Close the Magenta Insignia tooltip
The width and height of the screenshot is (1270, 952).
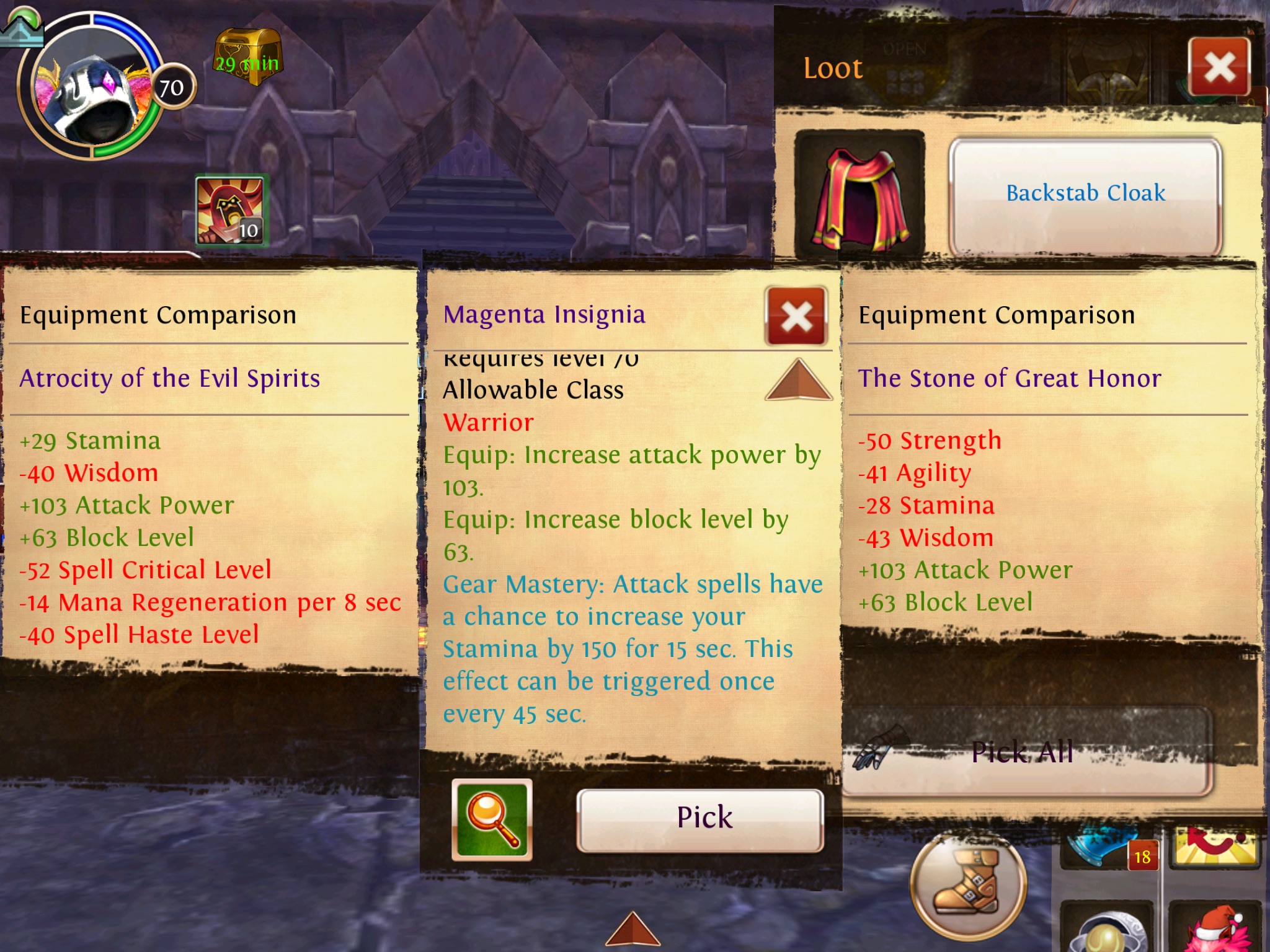click(x=797, y=316)
